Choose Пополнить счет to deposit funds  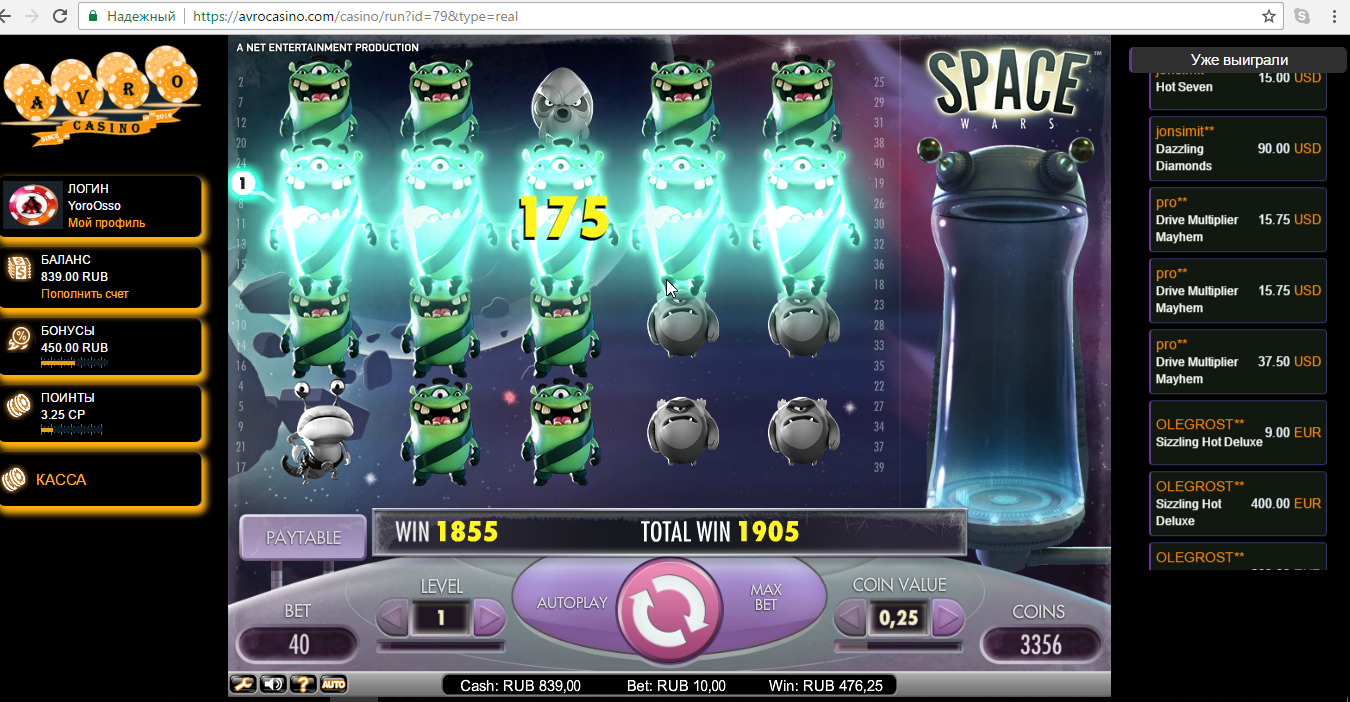pyautogui.click(x=85, y=294)
